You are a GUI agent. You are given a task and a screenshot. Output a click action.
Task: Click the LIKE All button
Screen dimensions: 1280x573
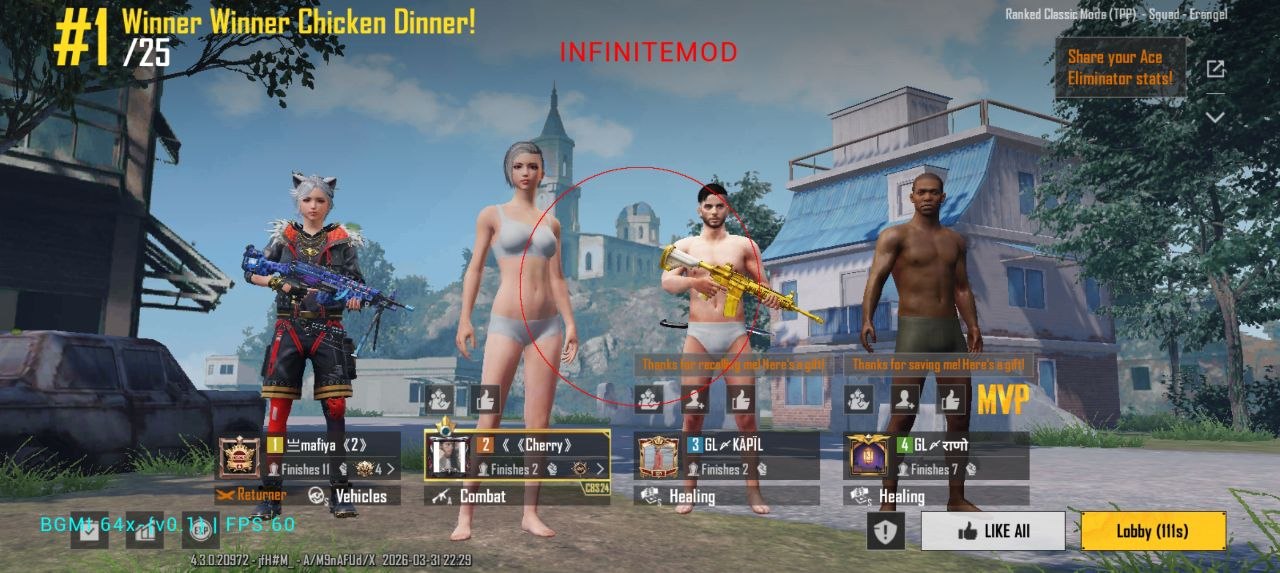click(x=993, y=531)
